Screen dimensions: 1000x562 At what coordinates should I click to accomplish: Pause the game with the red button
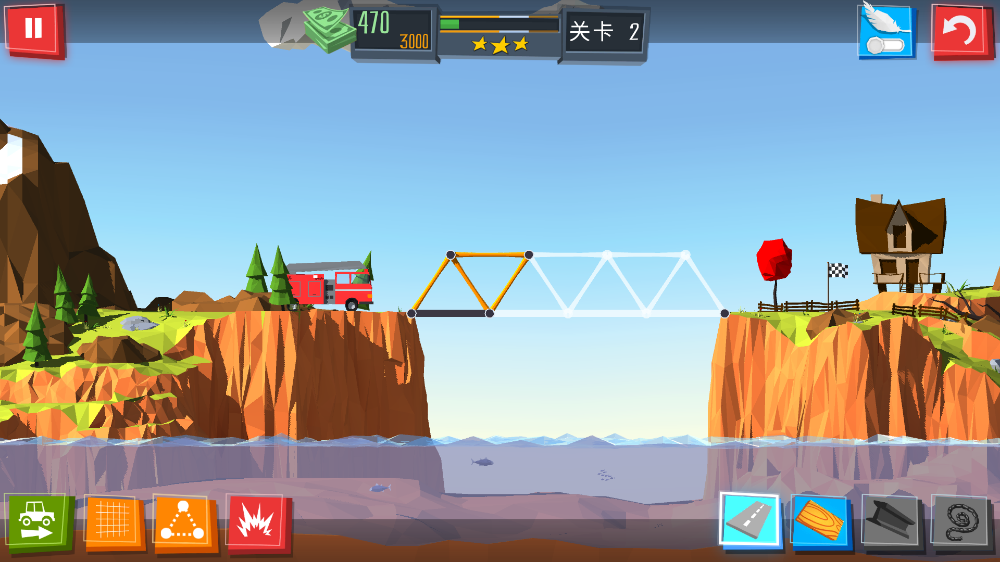coord(33,28)
